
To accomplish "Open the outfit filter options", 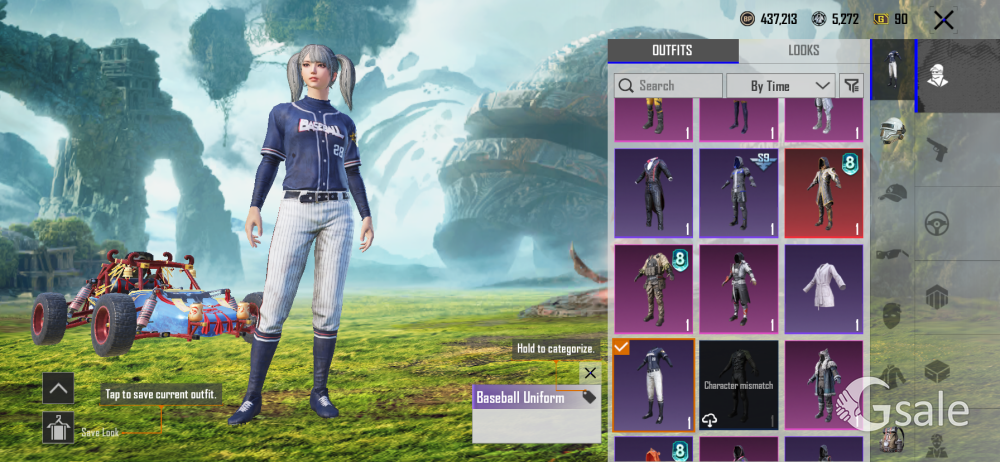I will pos(852,86).
